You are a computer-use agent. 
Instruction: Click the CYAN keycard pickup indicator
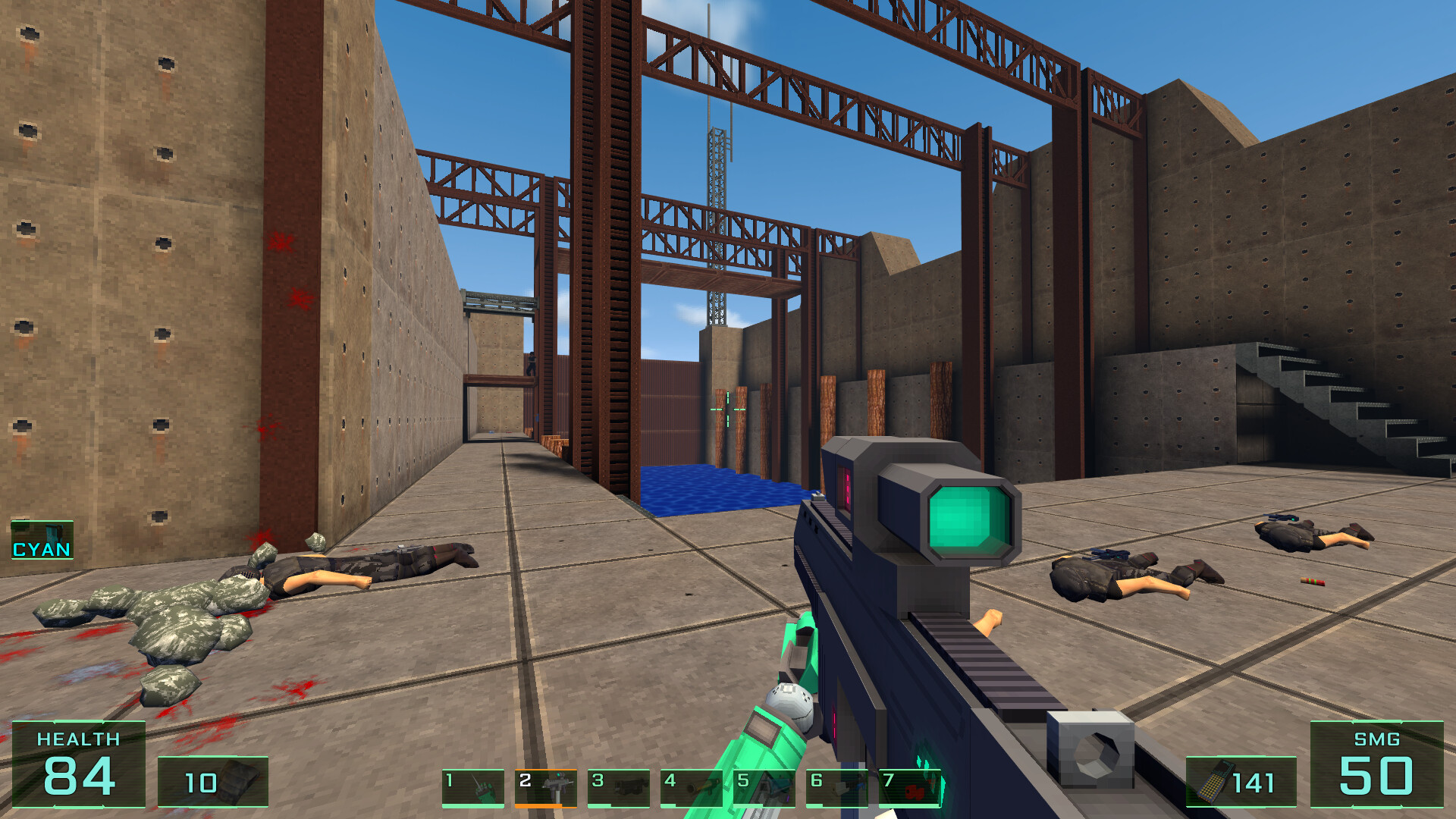coord(42,540)
